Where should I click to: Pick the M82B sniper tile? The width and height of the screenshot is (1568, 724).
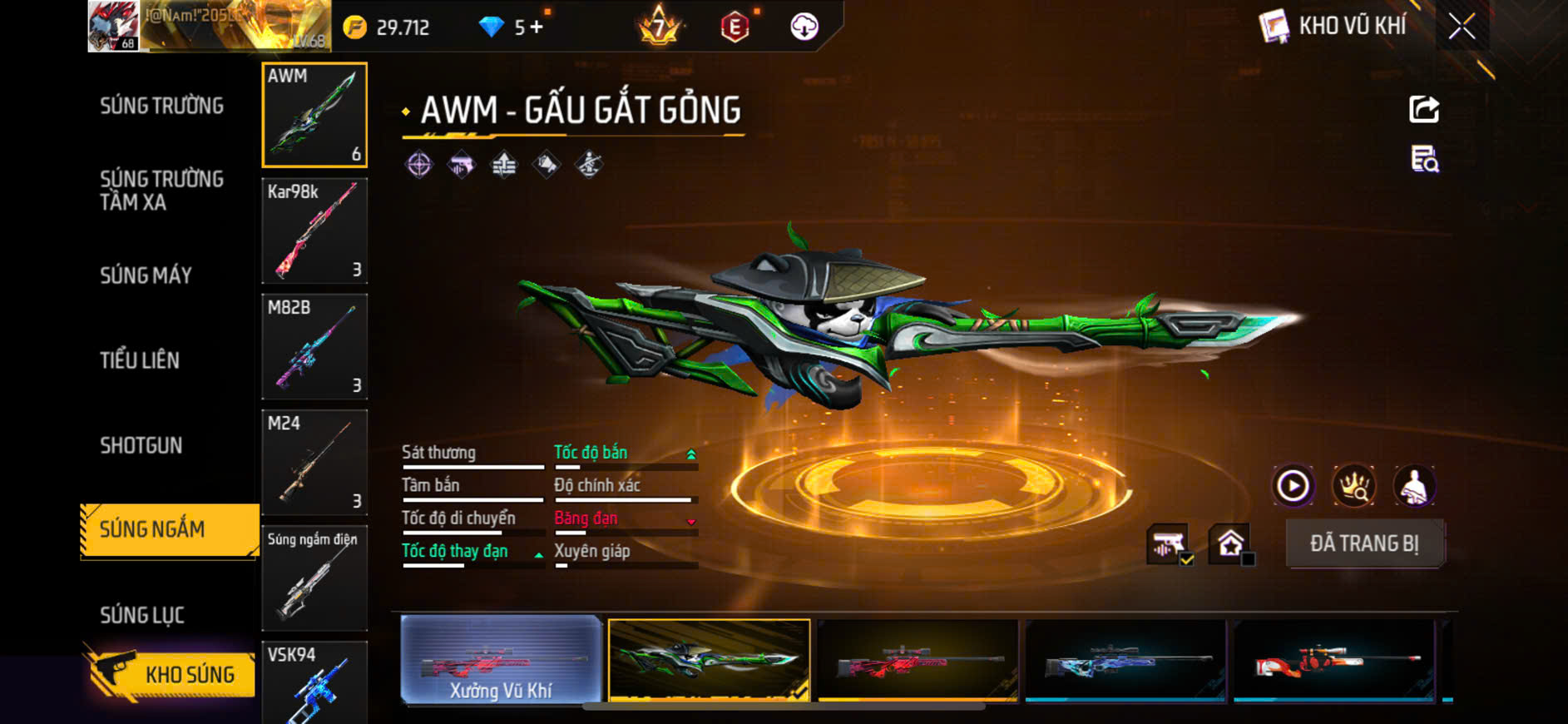coord(314,346)
